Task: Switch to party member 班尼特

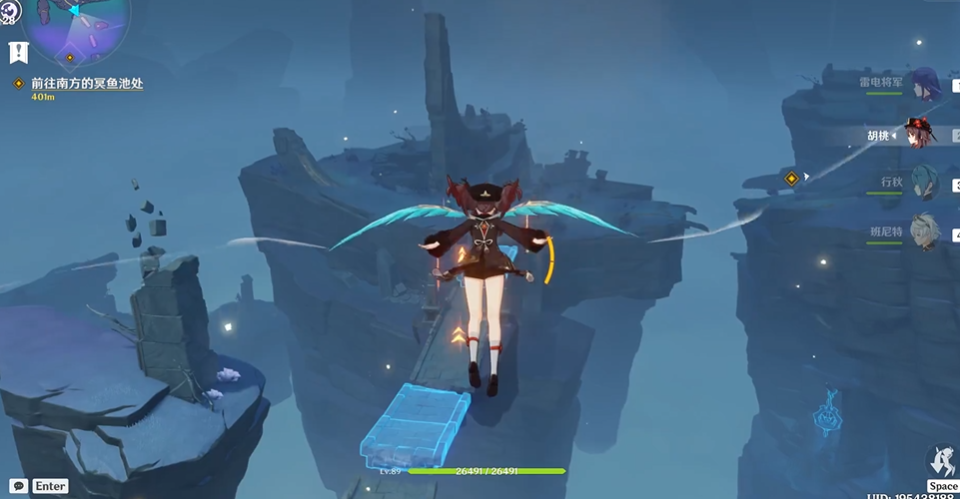Action: [924, 231]
